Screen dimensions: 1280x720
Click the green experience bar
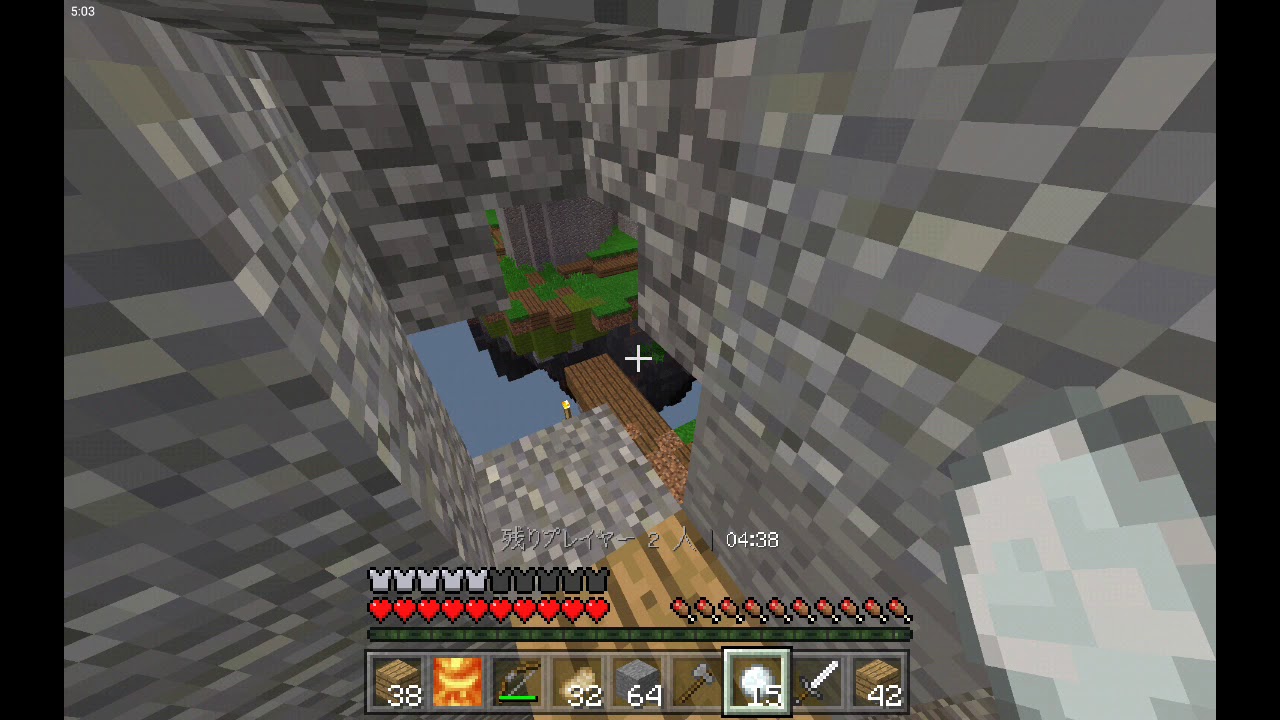640,633
